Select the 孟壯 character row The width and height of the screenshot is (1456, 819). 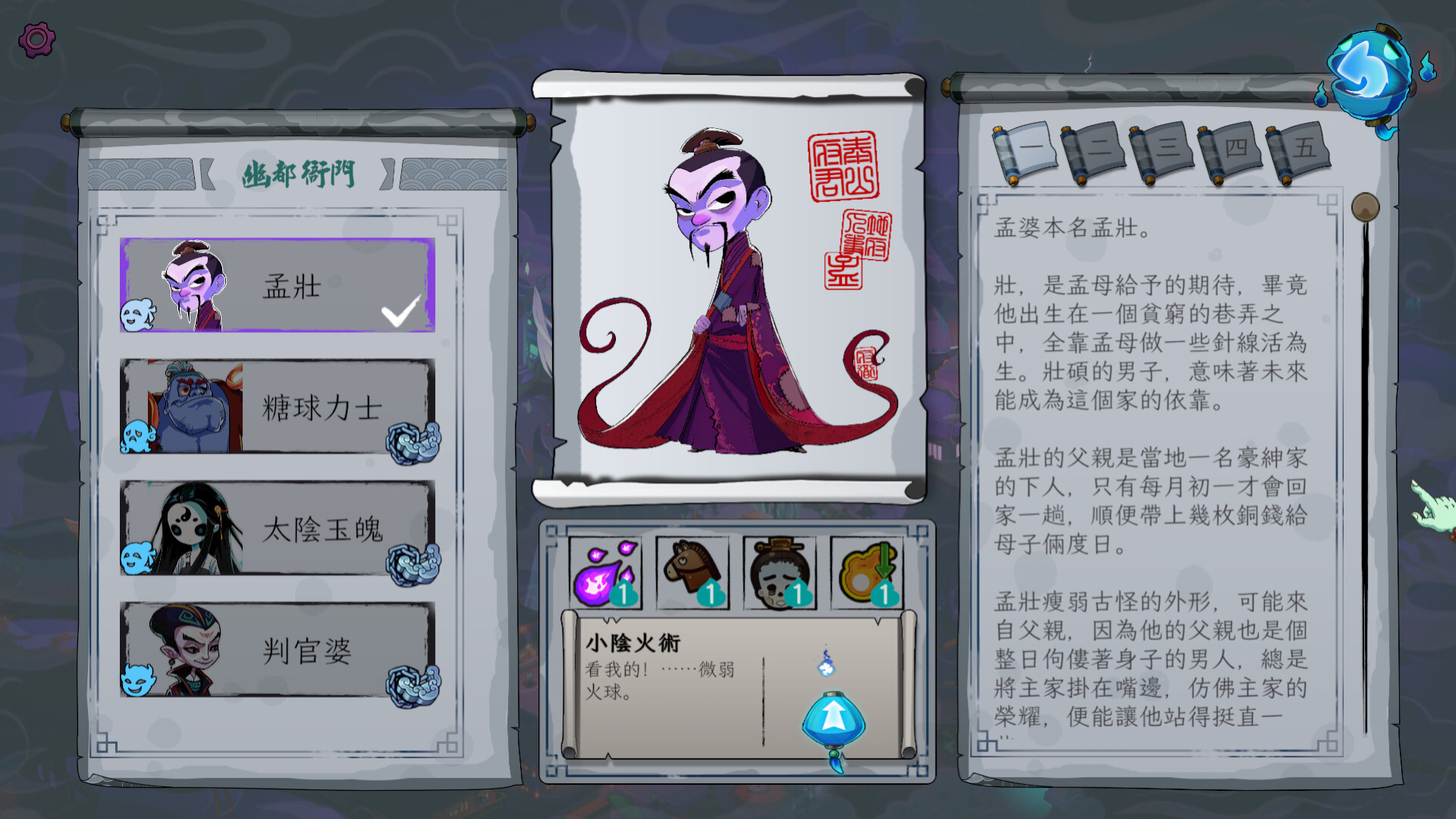pos(278,285)
